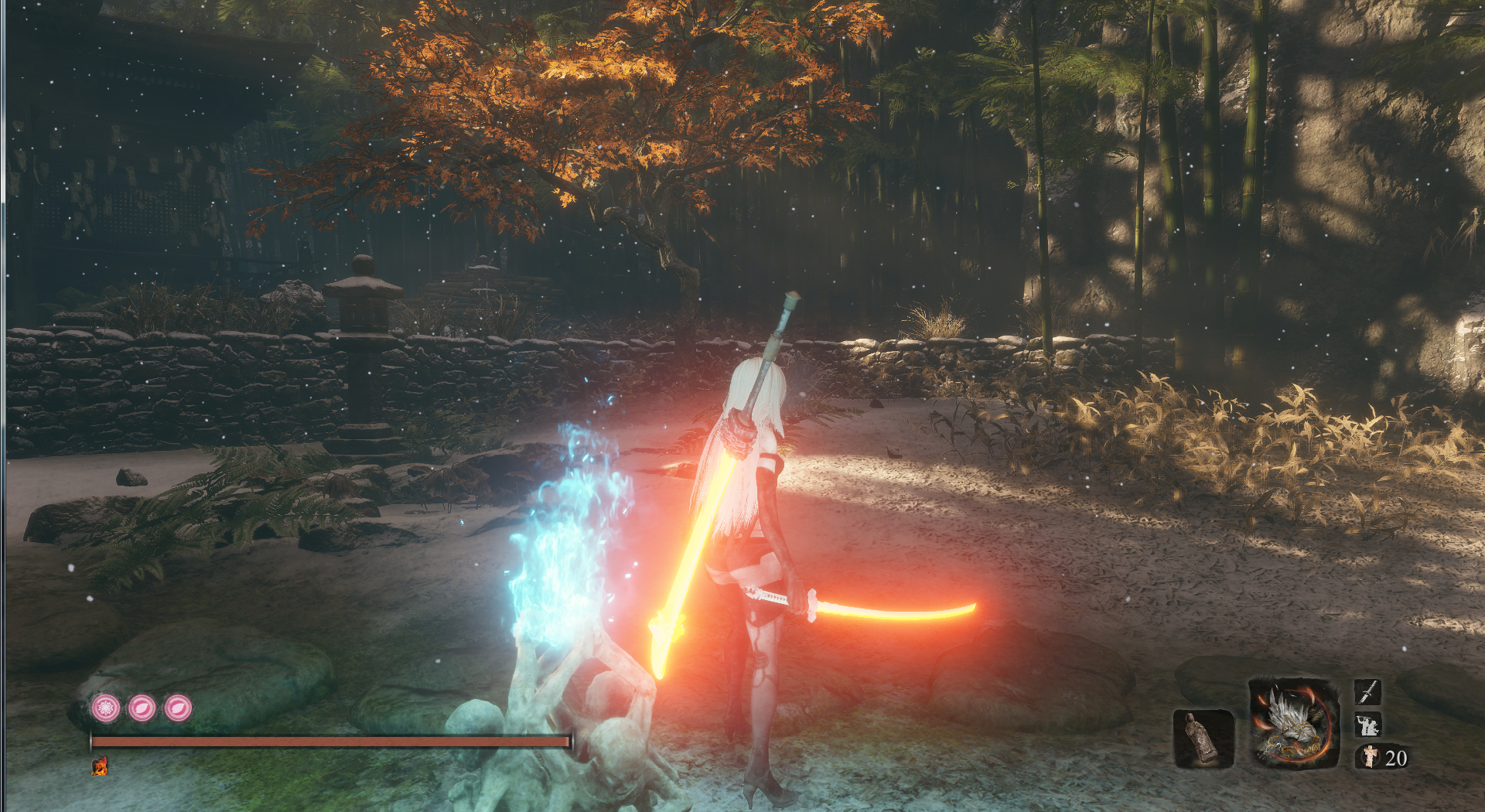
Task: Select the healing gourd quick item slot
Action: coord(1203,739)
